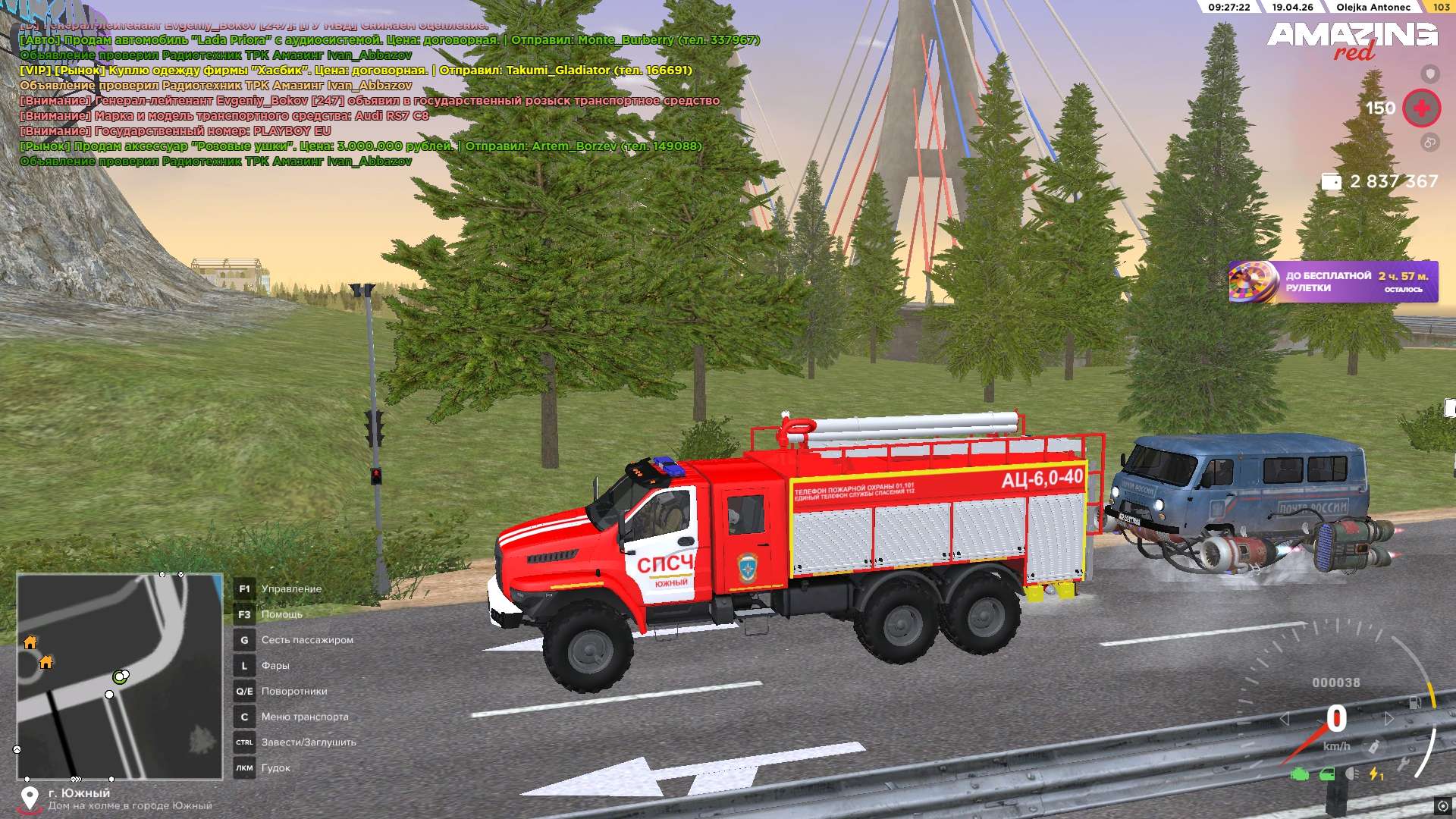Image resolution: width=1456 pixels, height=819 pixels.
Task: Click the green engine status icon
Action: (x=1300, y=774)
